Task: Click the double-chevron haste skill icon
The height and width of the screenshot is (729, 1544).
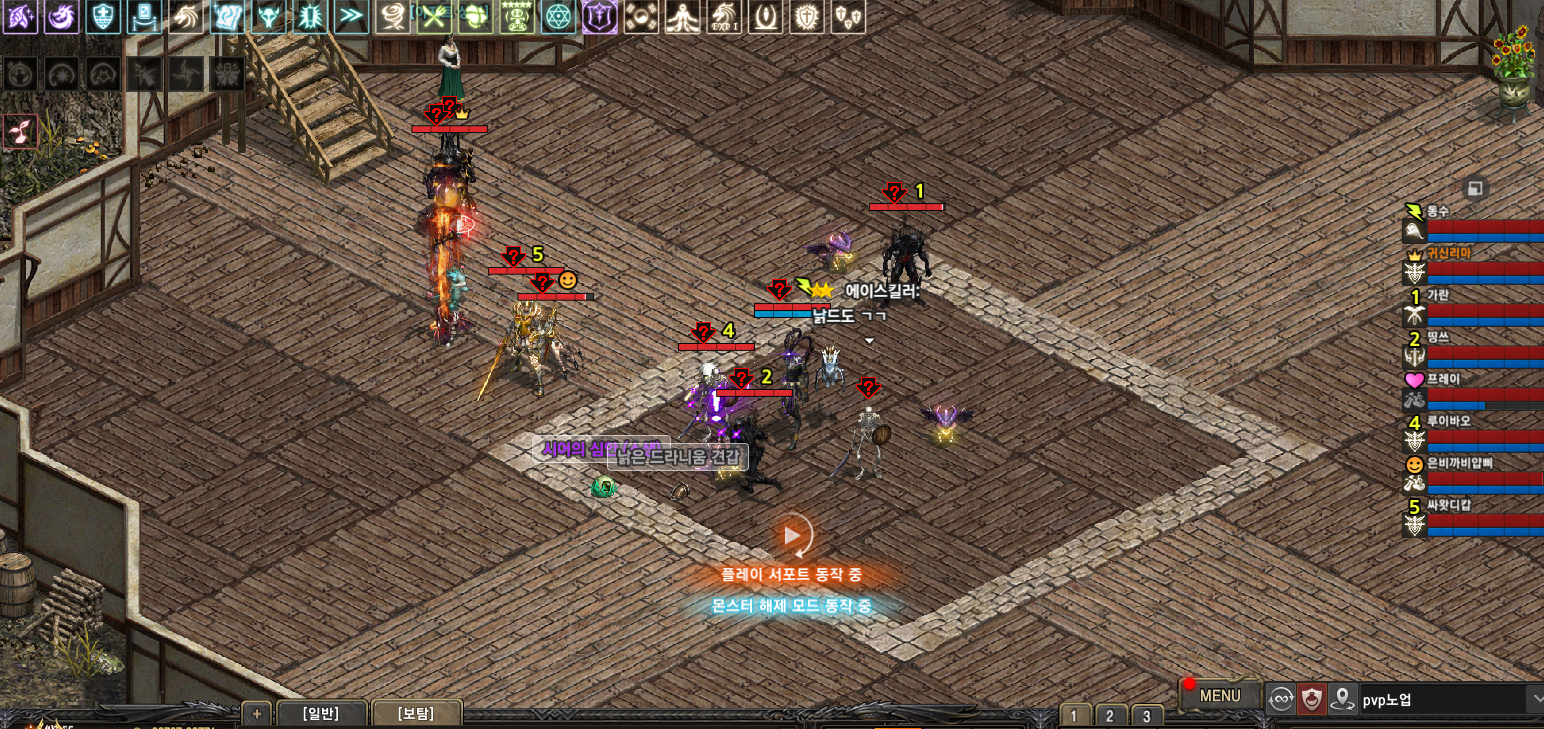Action: pos(352,17)
